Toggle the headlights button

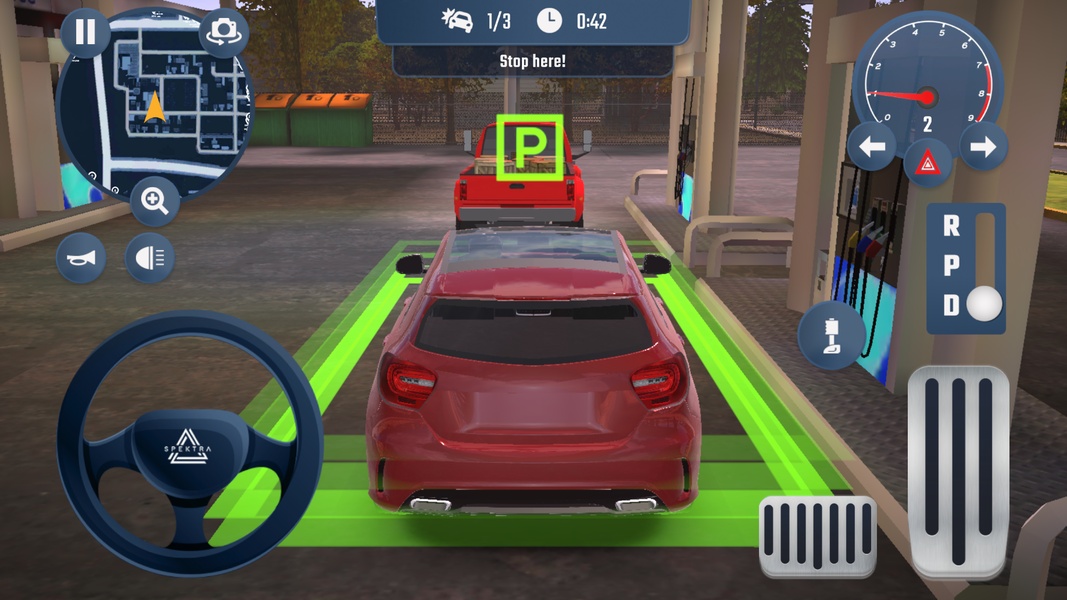click(150, 259)
